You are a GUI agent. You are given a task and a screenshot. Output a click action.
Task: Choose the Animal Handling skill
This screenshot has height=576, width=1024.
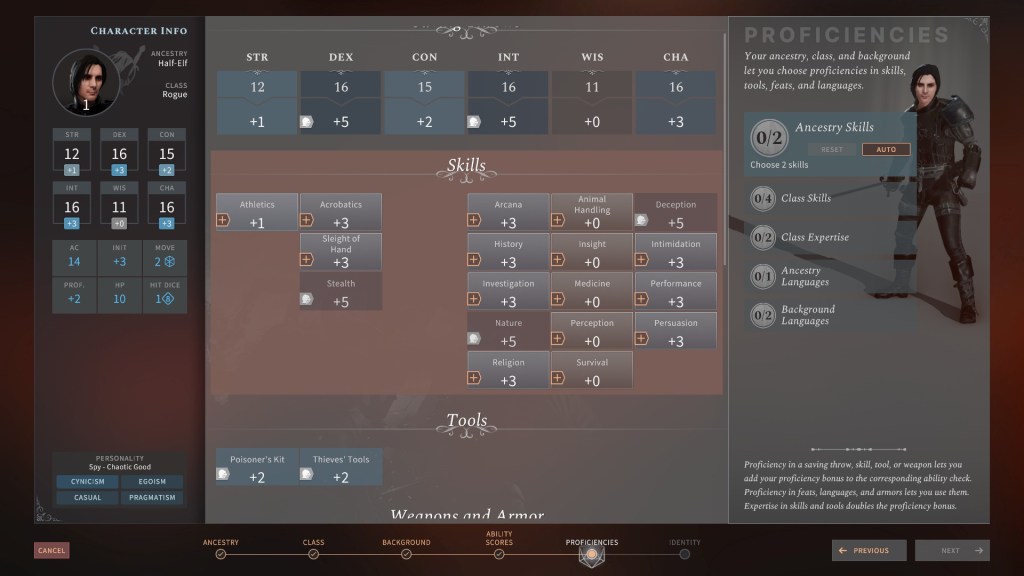coord(592,212)
